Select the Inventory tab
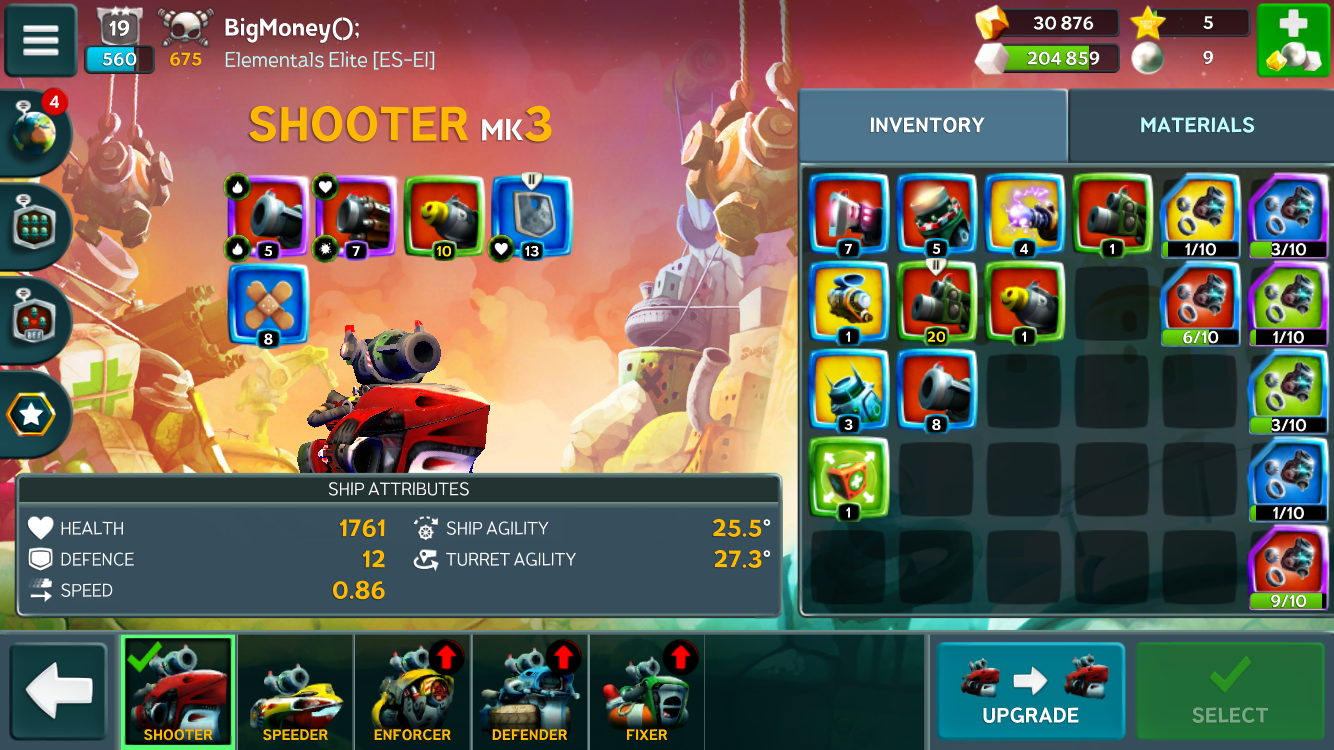Screen dimensions: 1334x750 pyautogui.click(x=926, y=125)
